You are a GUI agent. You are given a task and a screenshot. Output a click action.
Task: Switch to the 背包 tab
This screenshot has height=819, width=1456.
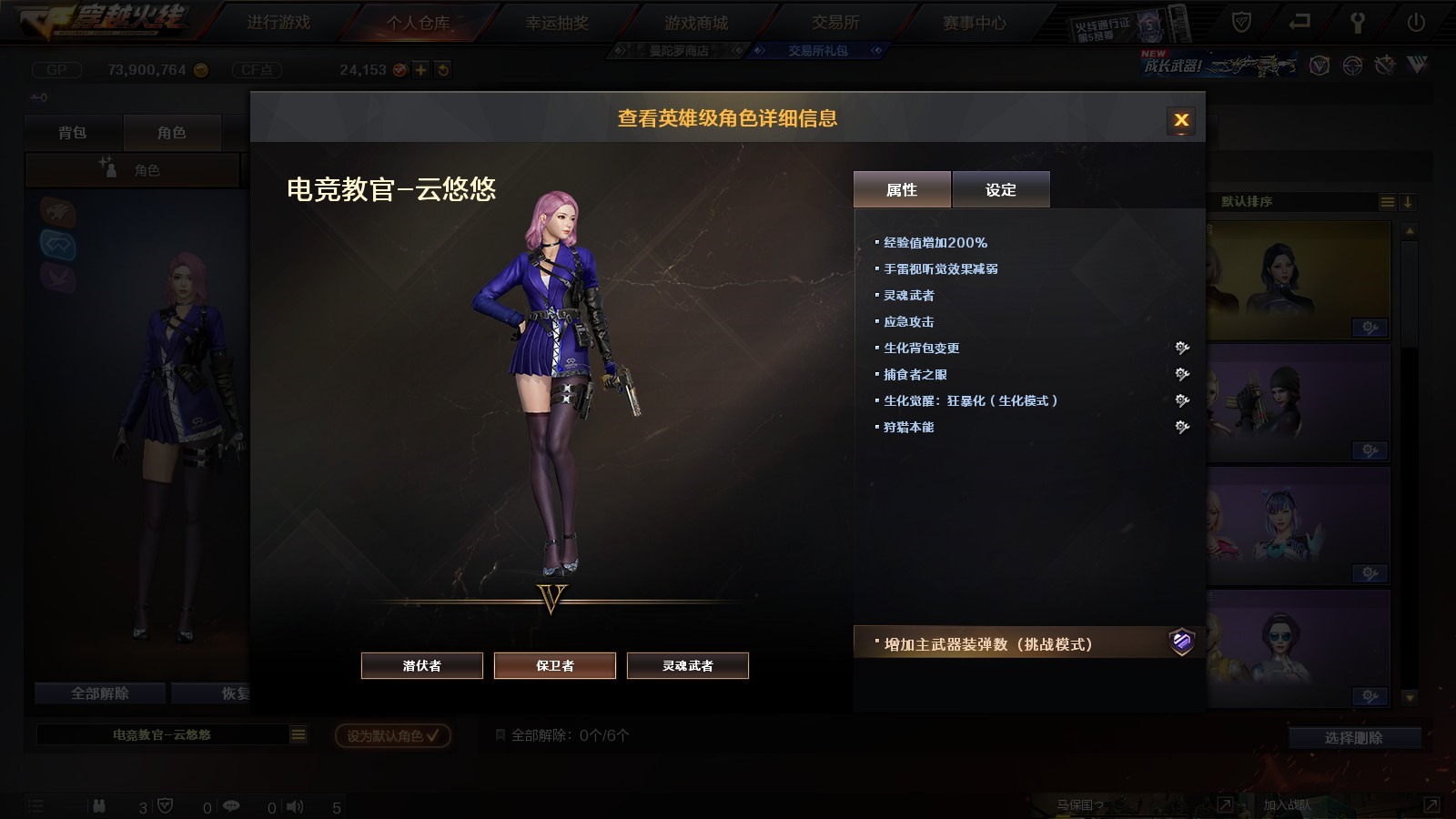pyautogui.click(x=73, y=133)
